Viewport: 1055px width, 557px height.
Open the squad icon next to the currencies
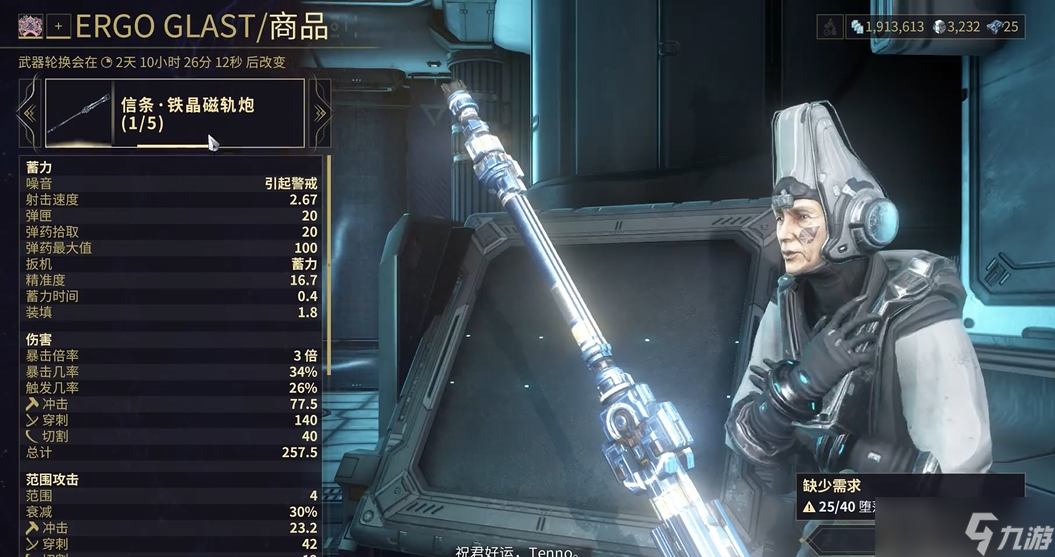(x=830, y=27)
